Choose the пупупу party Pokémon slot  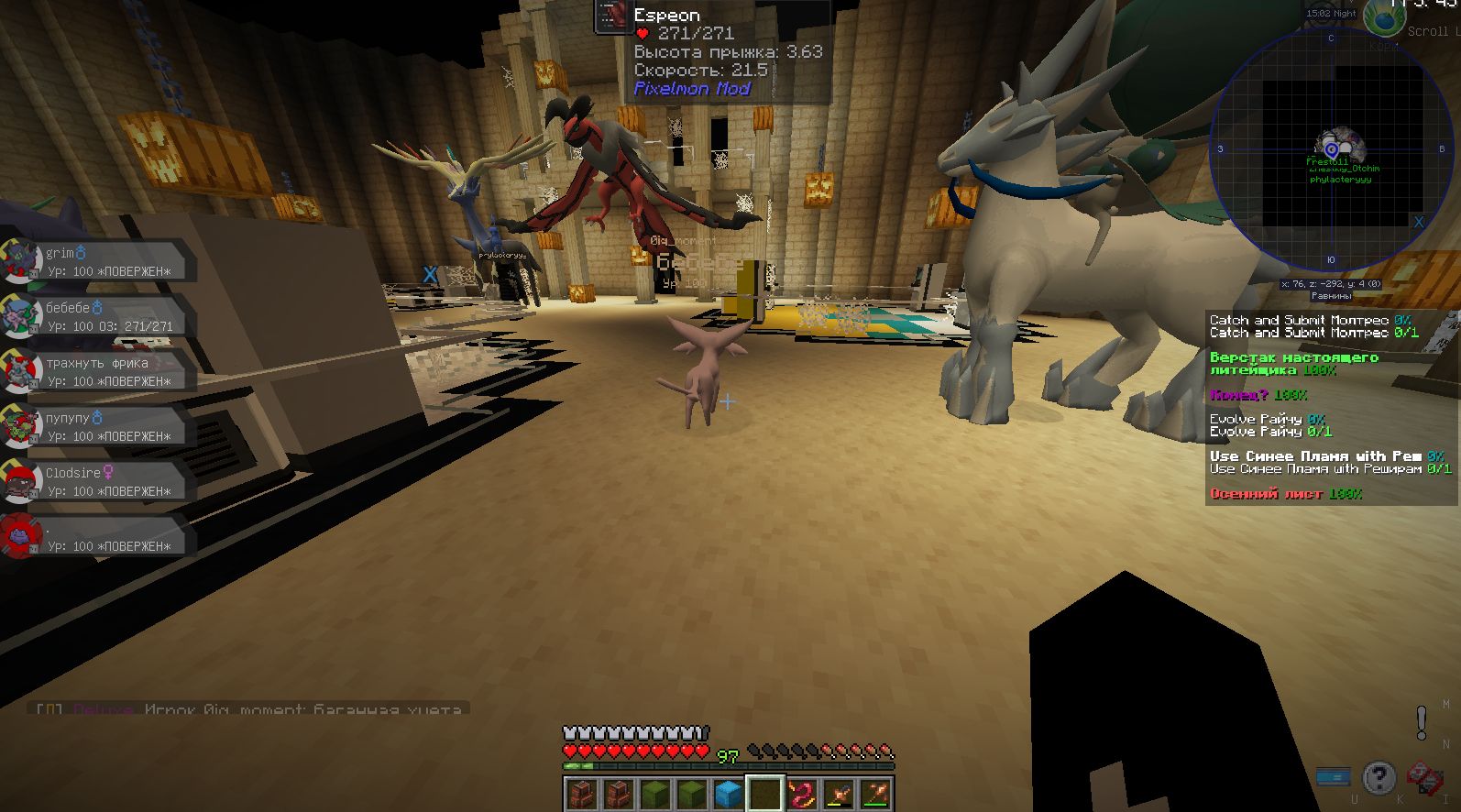[101, 426]
